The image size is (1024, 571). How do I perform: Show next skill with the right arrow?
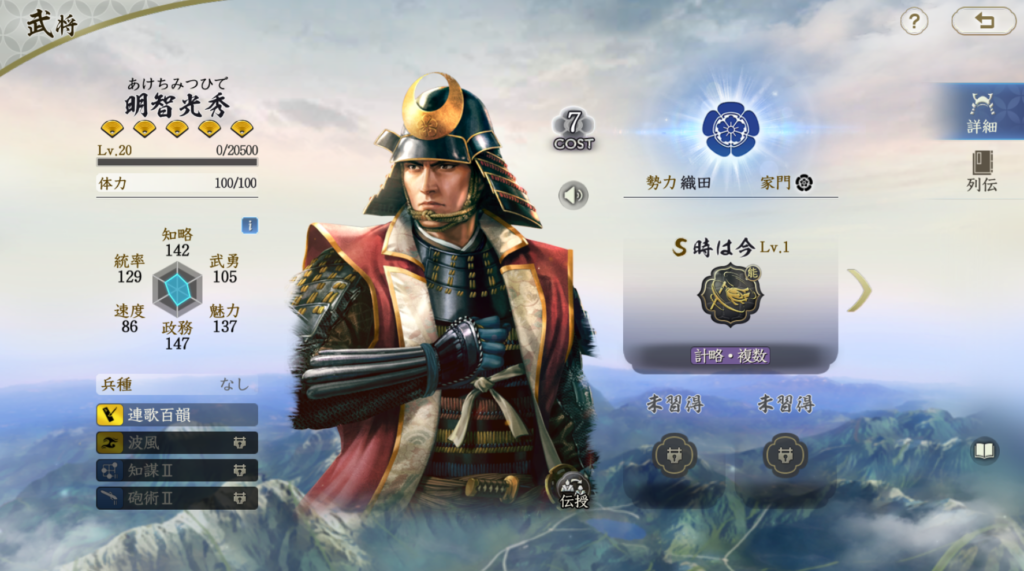coord(859,290)
